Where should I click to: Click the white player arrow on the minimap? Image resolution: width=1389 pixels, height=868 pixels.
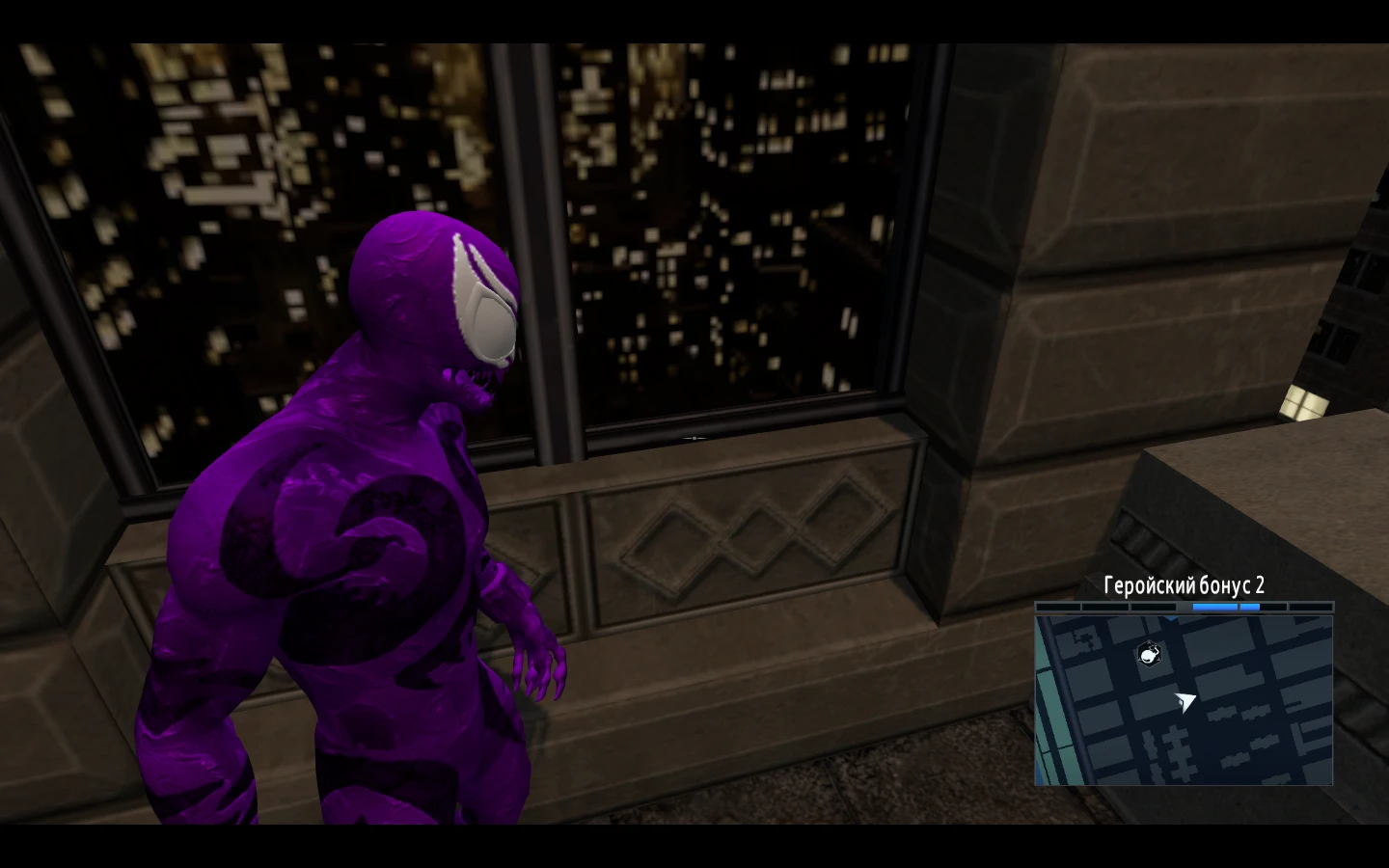pyautogui.click(x=1185, y=703)
